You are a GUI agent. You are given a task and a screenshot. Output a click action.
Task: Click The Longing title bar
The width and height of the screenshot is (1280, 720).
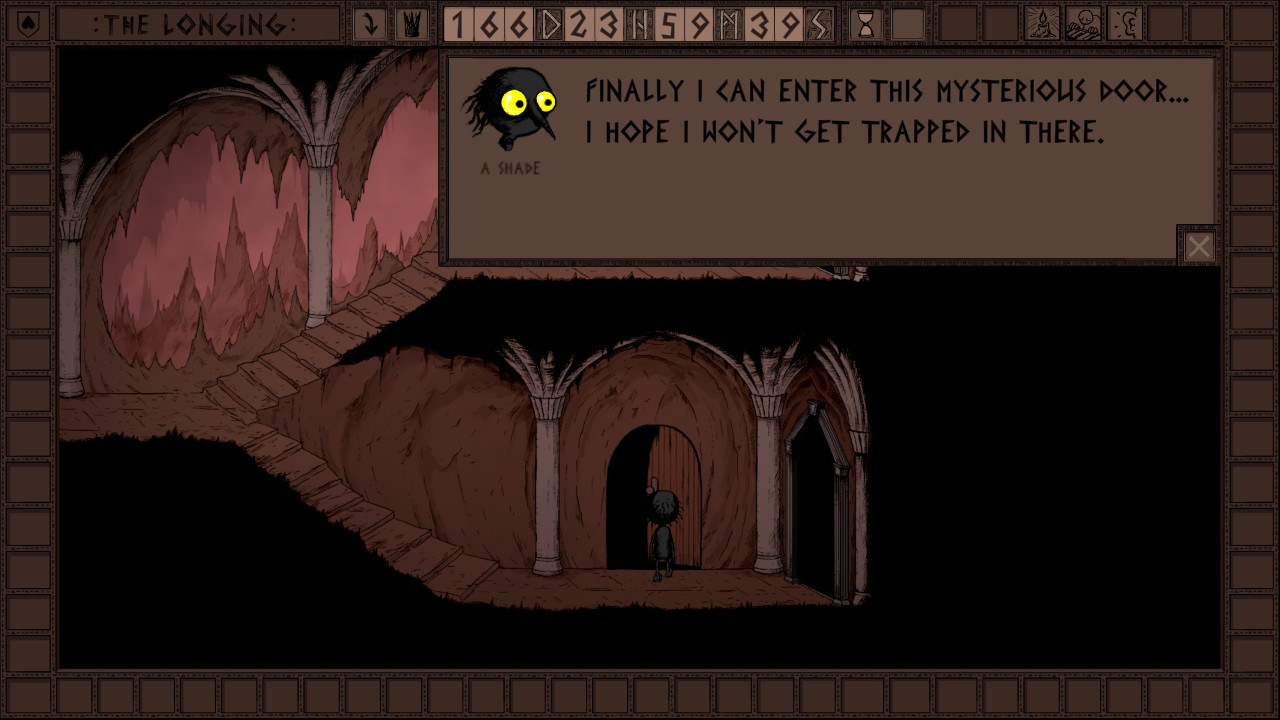point(196,24)
